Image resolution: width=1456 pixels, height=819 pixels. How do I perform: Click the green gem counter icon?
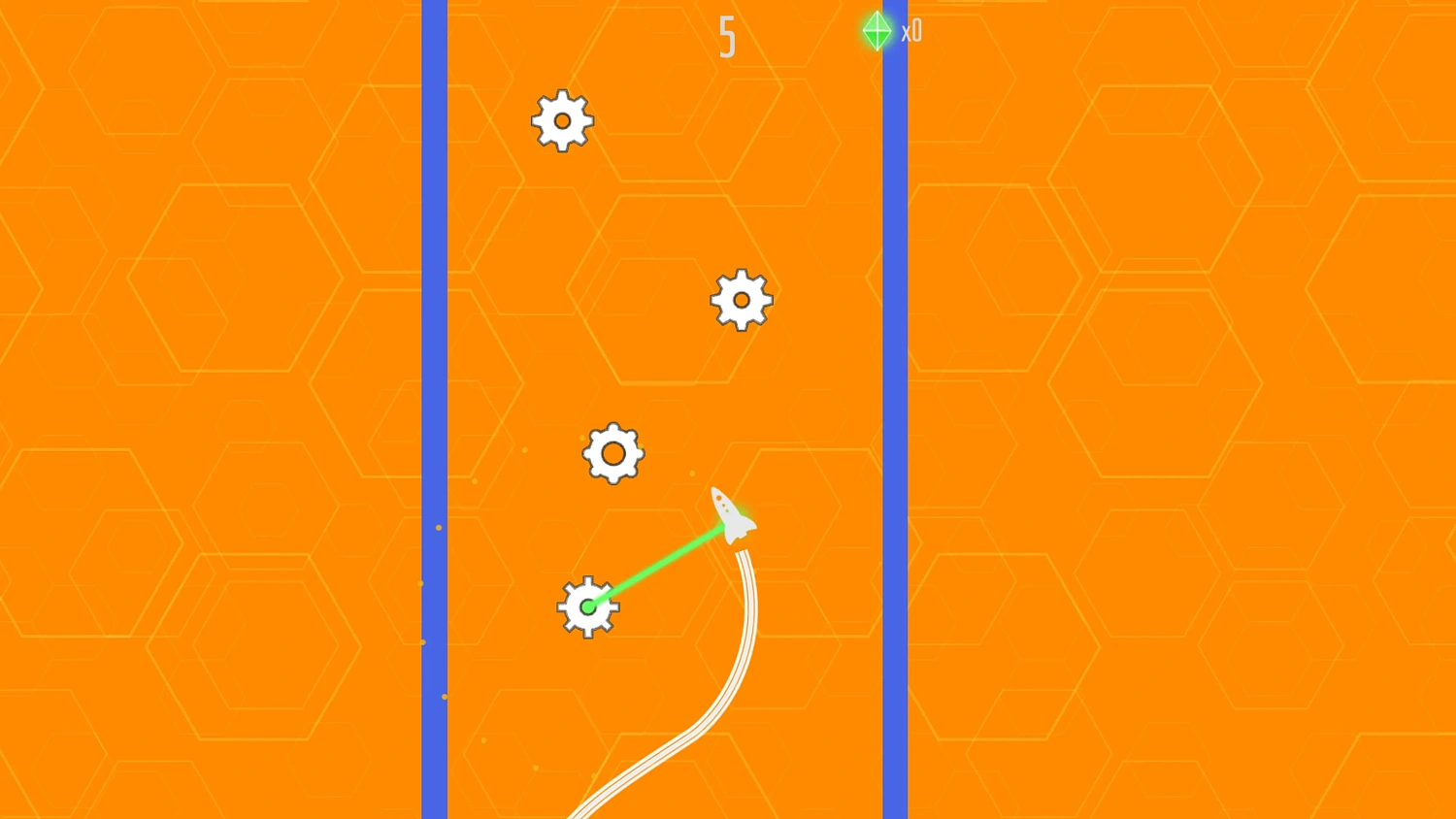coord(877,30)
